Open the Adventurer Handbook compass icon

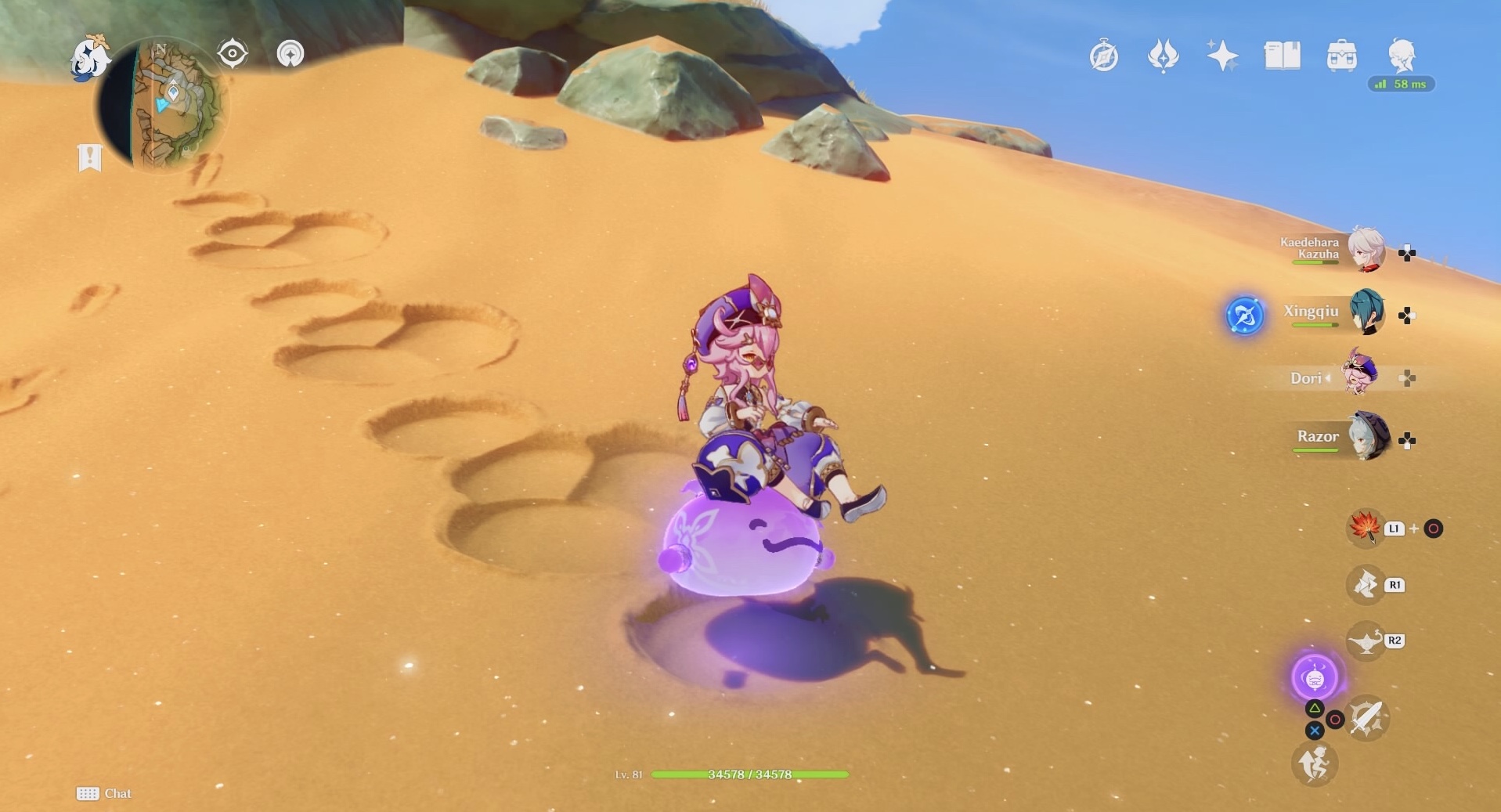[1105, 56]
